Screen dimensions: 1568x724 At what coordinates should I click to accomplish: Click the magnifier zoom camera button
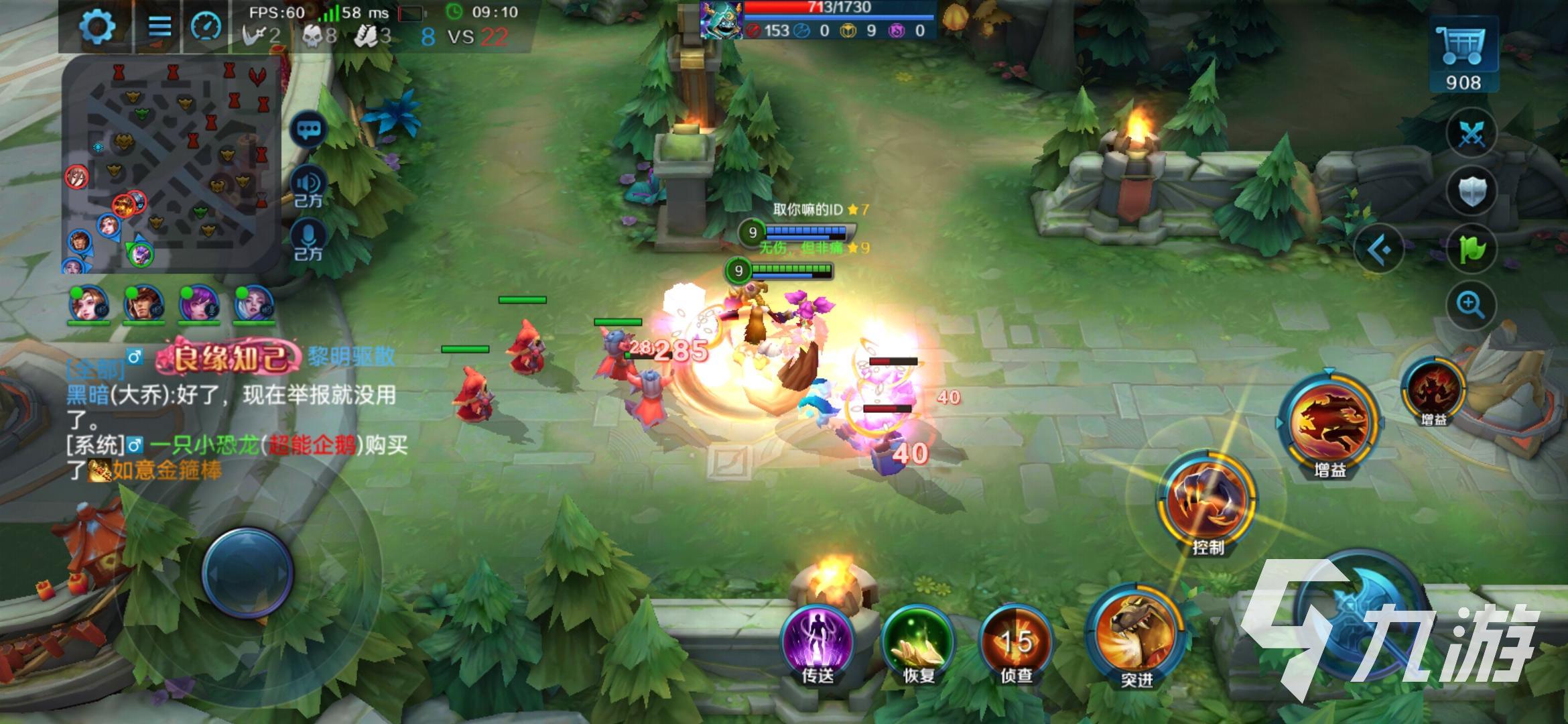pyautogui.click(x=1470, y=306)
